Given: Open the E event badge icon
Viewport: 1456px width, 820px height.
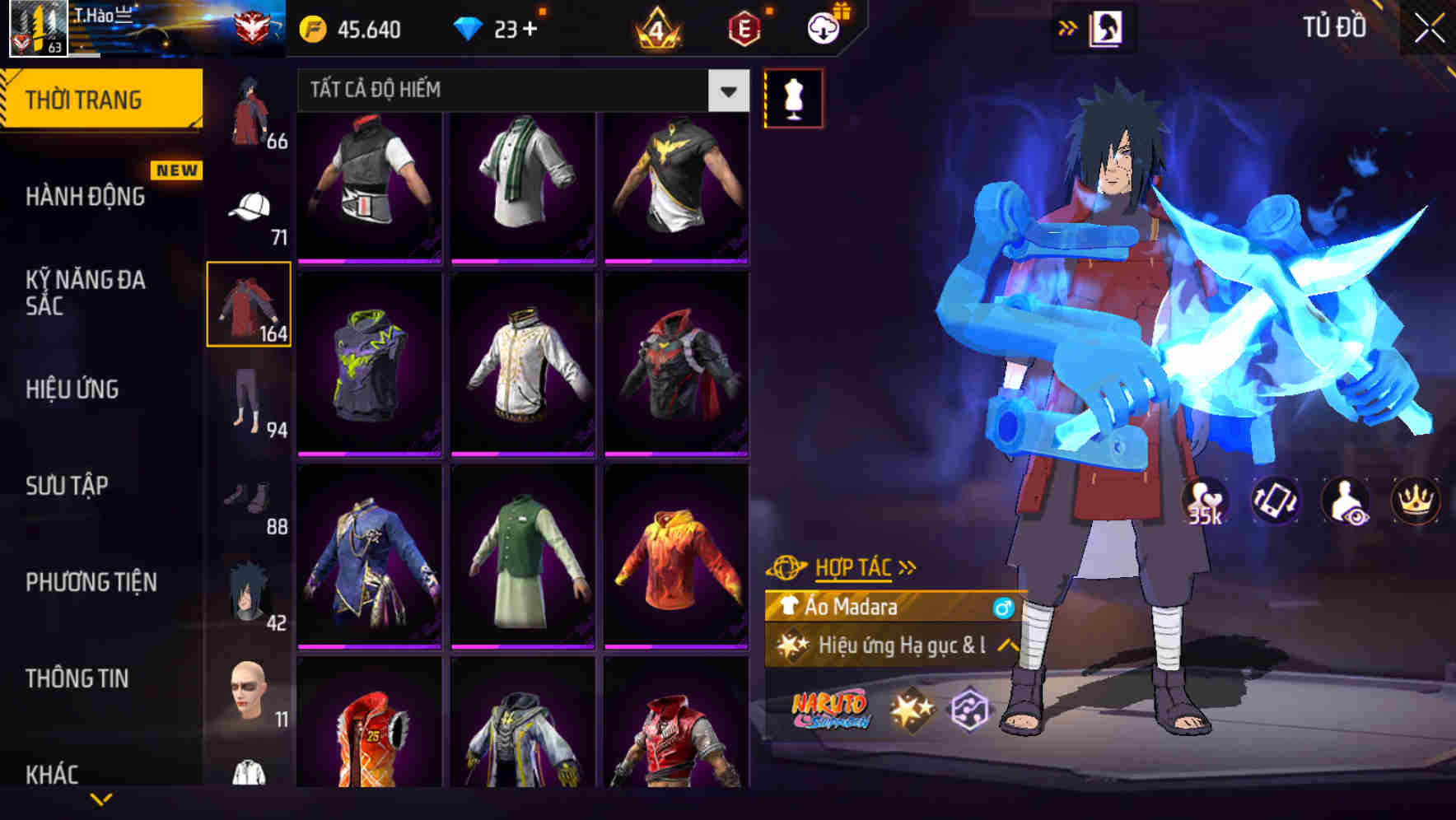Looking at the screenshot, I should point(746,28).
